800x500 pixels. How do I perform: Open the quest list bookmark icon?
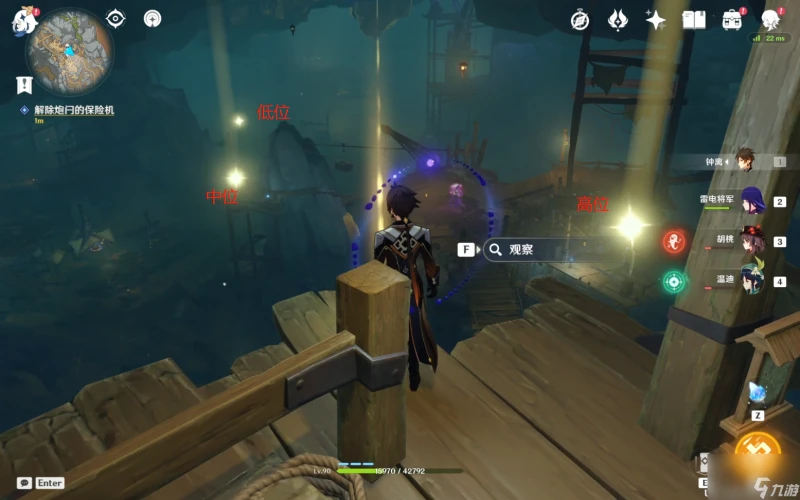click(23, 85)
